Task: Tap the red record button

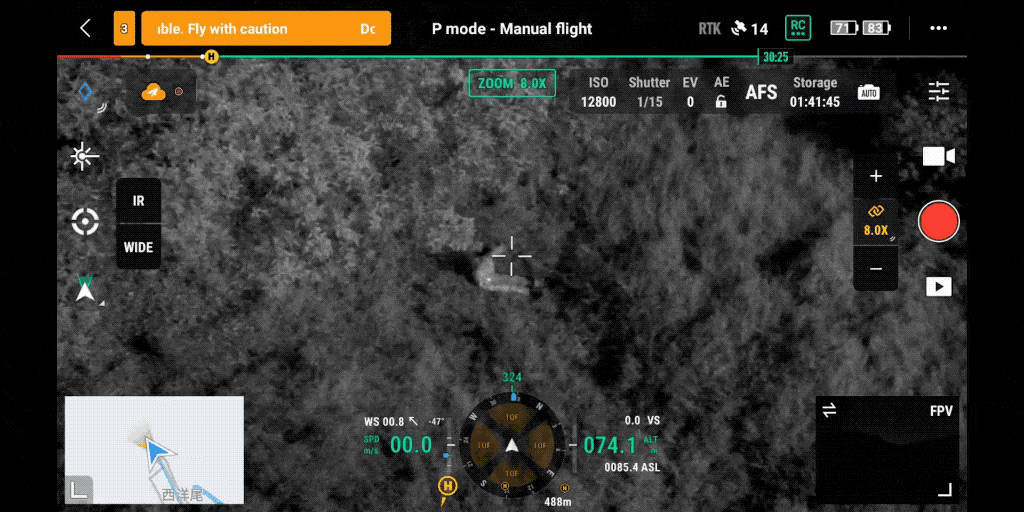Action: tap(938, 221)
